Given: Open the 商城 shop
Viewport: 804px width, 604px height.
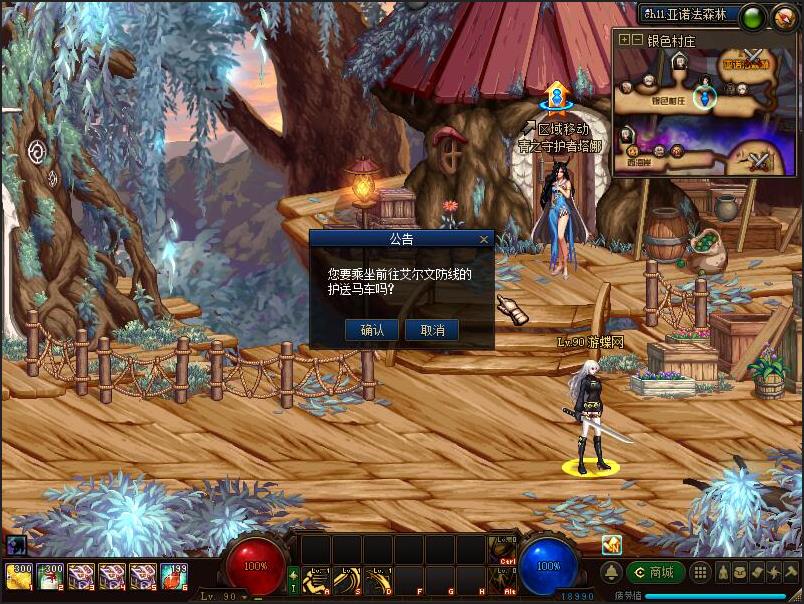Looking at the screenshot, I should 656,572.
